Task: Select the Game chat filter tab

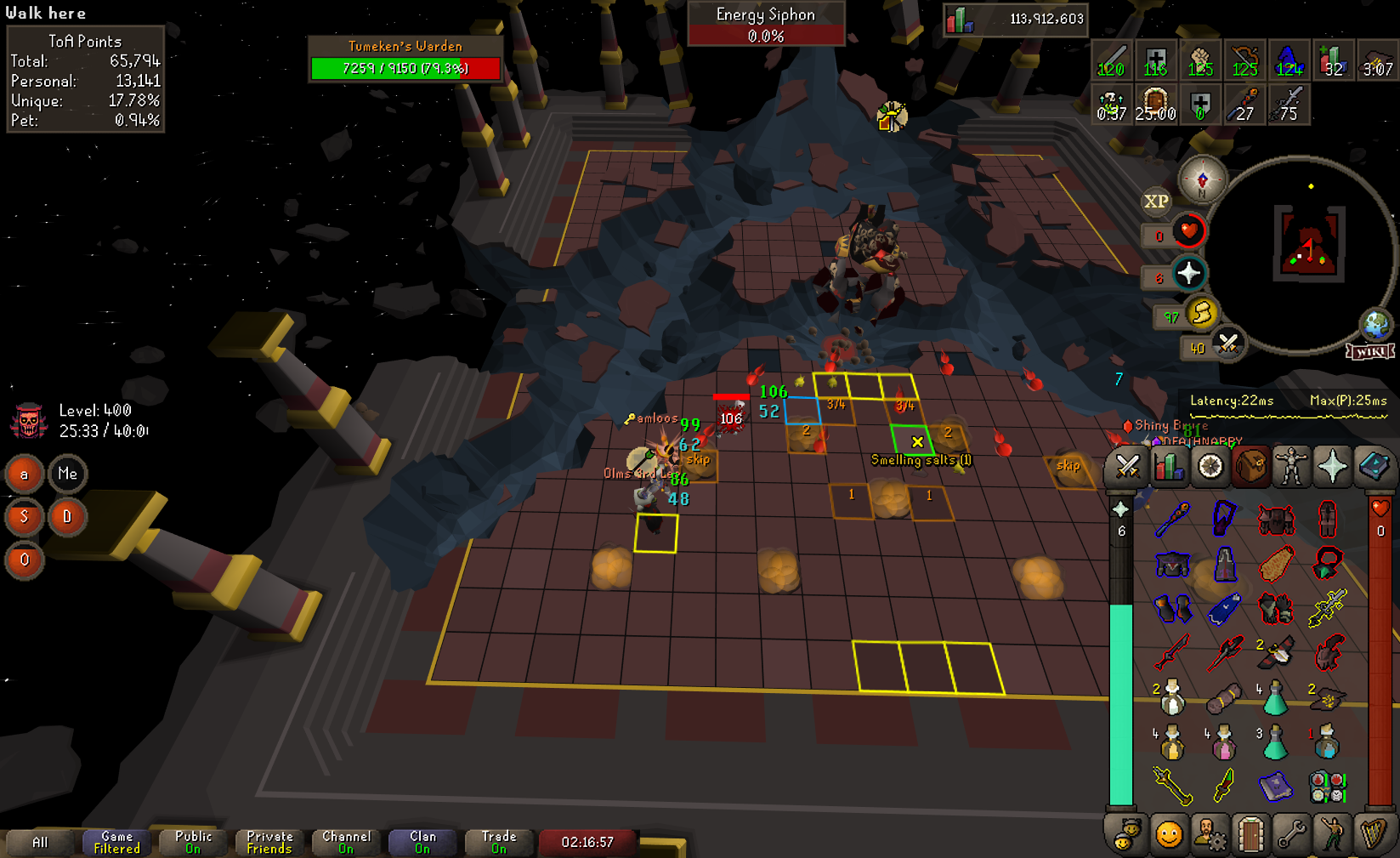Action: click(116, 842)
